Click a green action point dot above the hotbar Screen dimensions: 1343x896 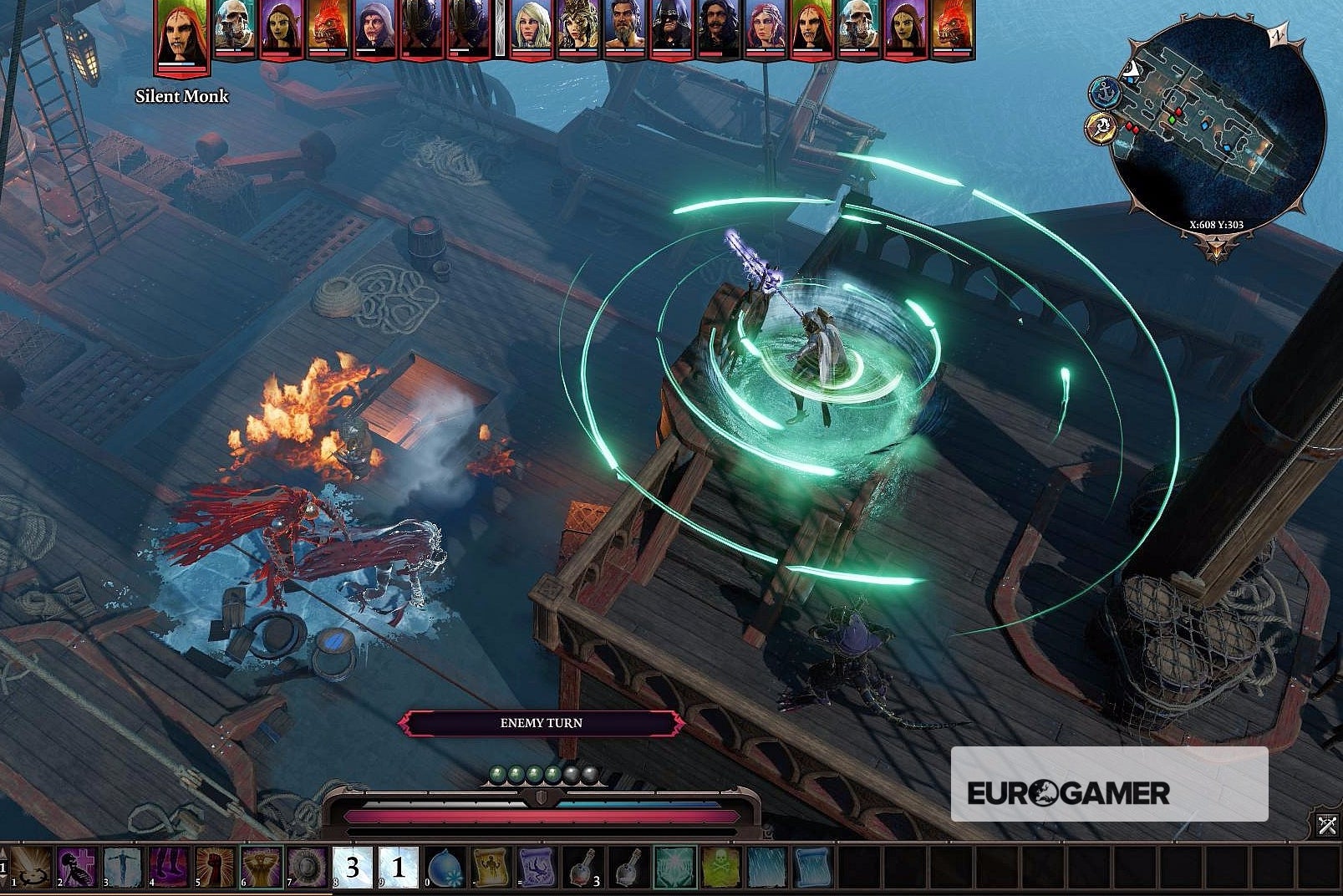(498, 773)
